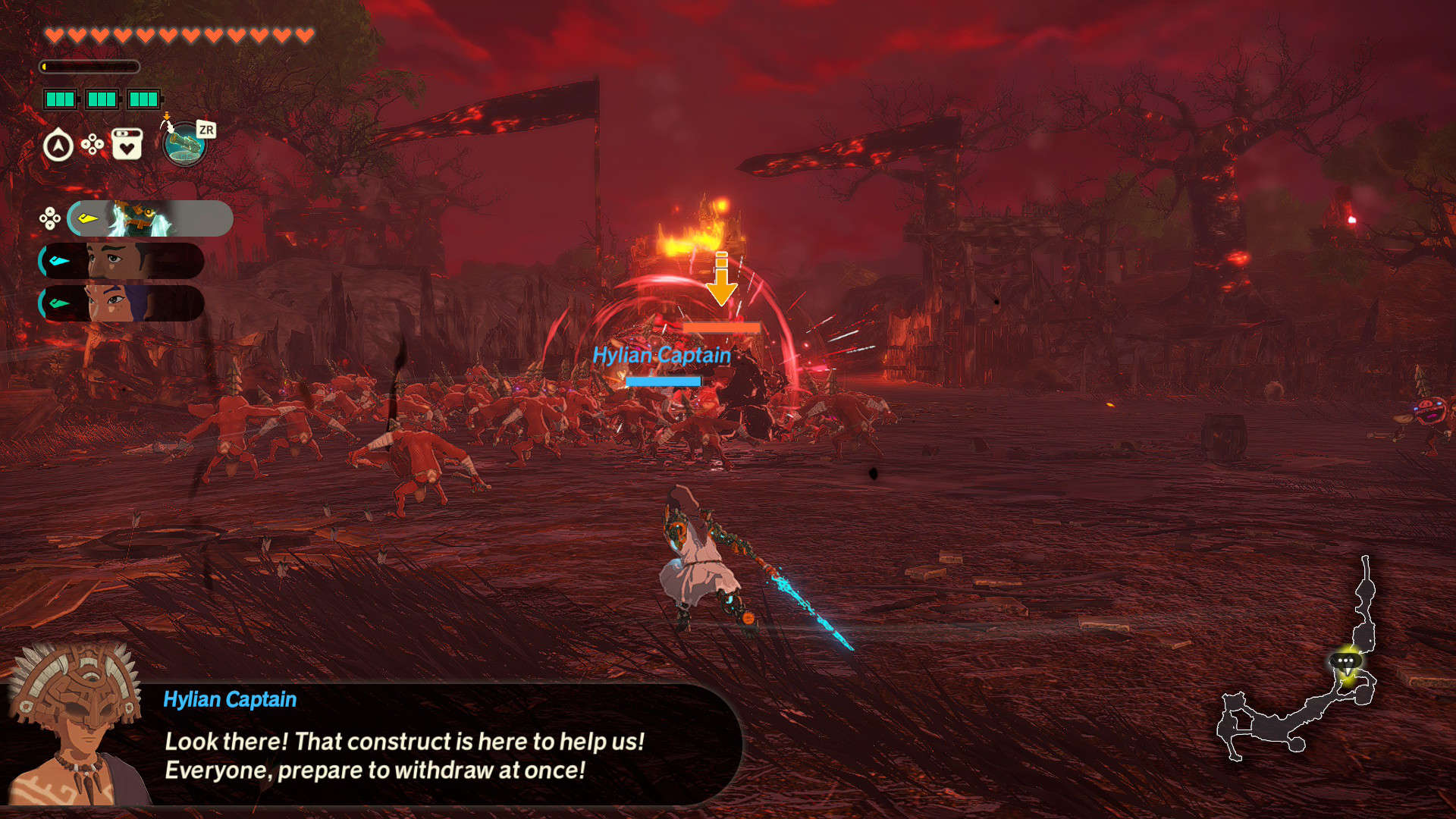Image resolution: width=1456 pixels, height=819 pixels.
Task: Open the heart item pouch icon
Action: (127, 144)
